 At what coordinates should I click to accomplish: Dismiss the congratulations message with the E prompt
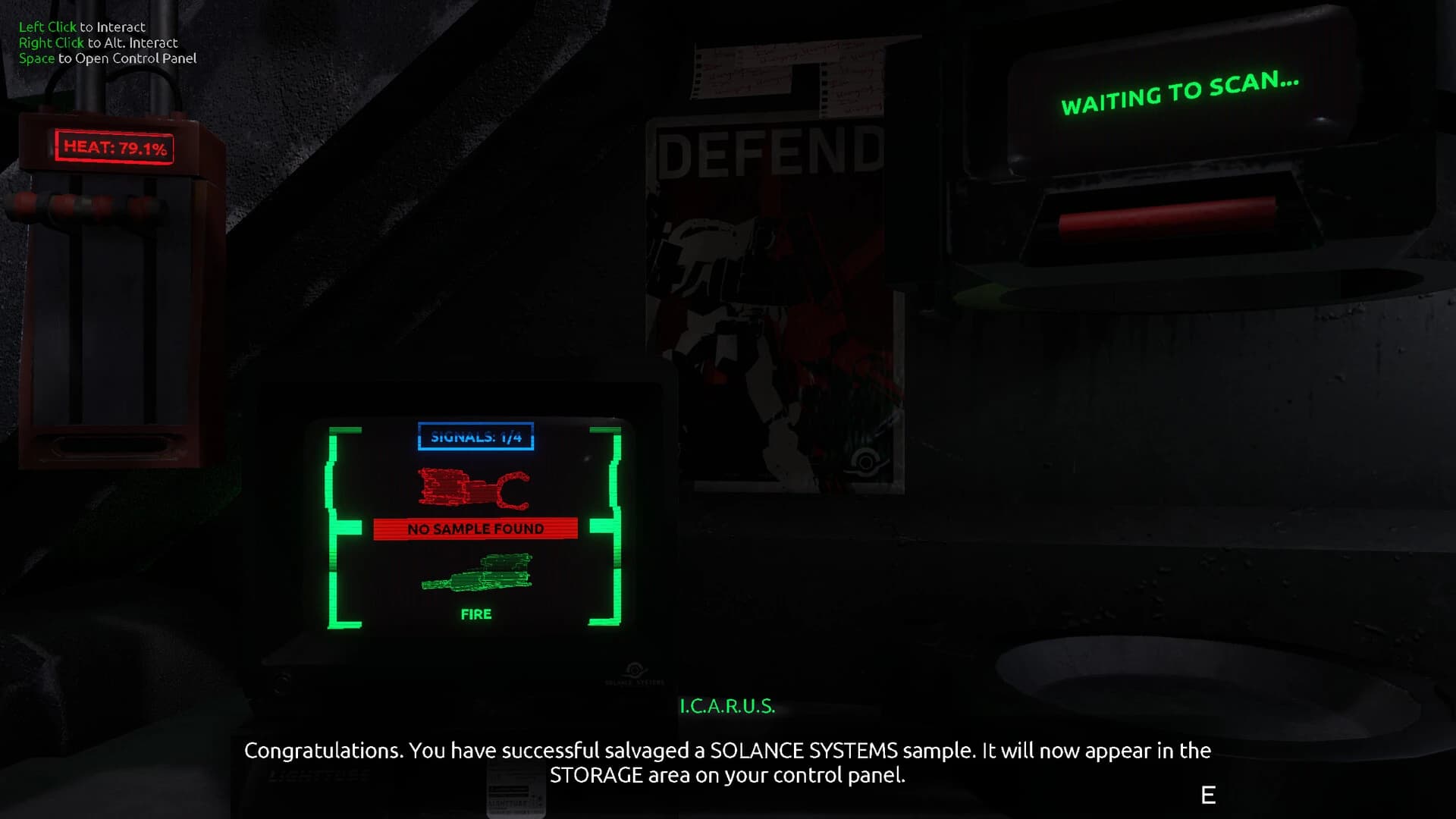click(1207, 795)
